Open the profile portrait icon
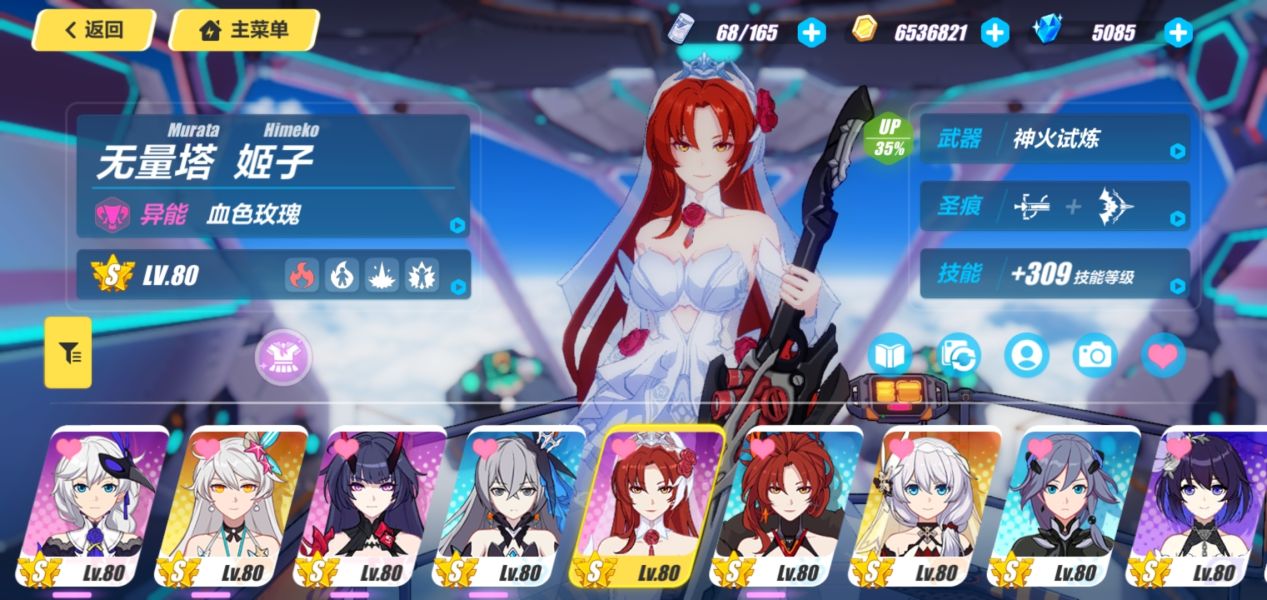Viewport: 1267px width, 600px height. click(1026, 354)
